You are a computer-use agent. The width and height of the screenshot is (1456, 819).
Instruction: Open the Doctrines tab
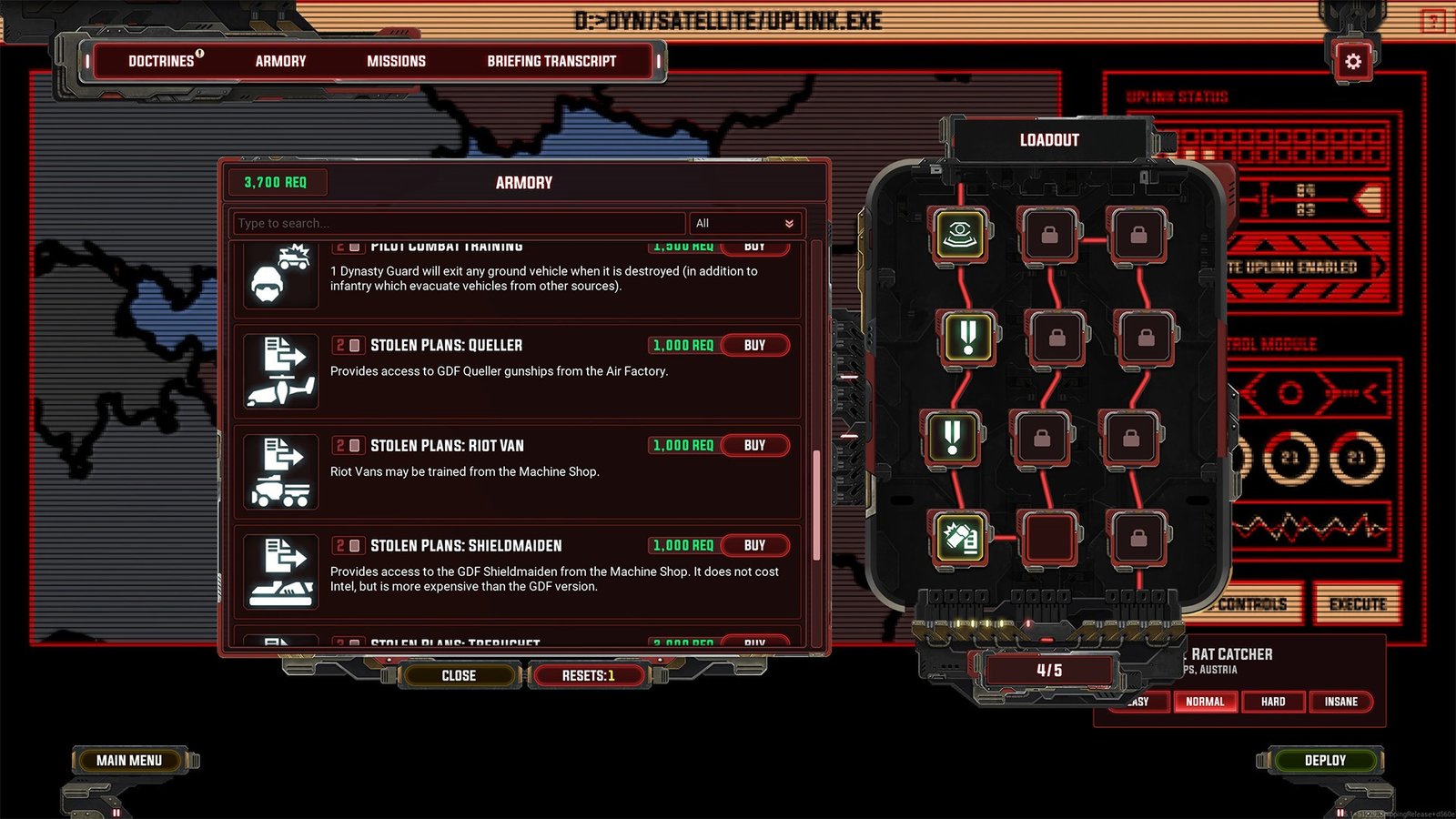[164, 61]
